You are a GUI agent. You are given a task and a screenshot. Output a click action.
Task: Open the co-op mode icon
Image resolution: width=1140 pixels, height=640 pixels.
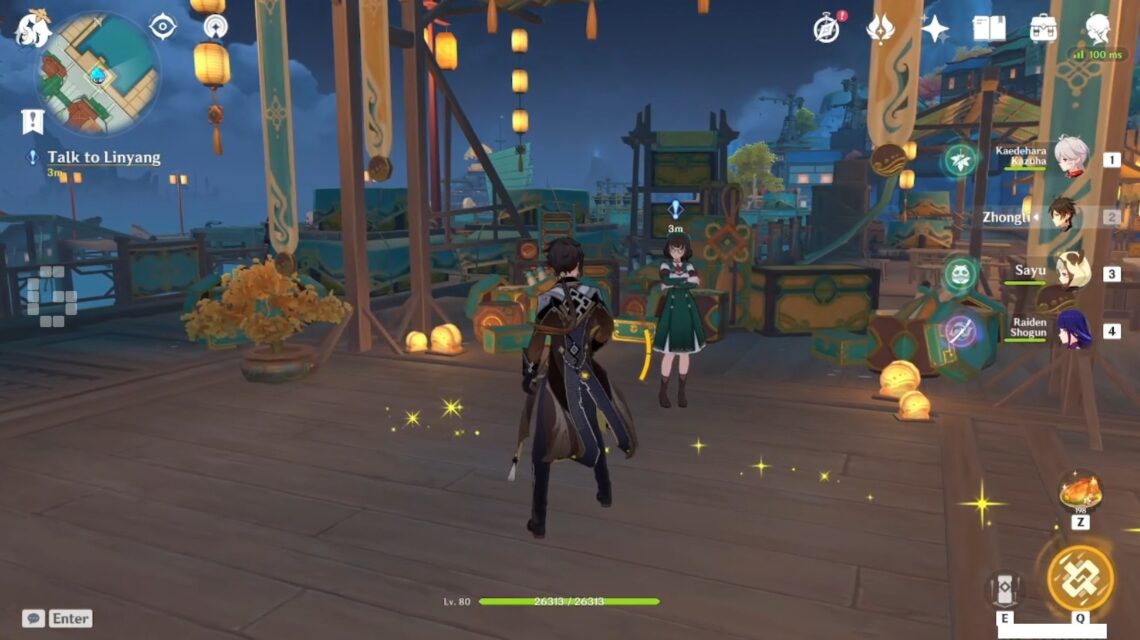(215, 27)
